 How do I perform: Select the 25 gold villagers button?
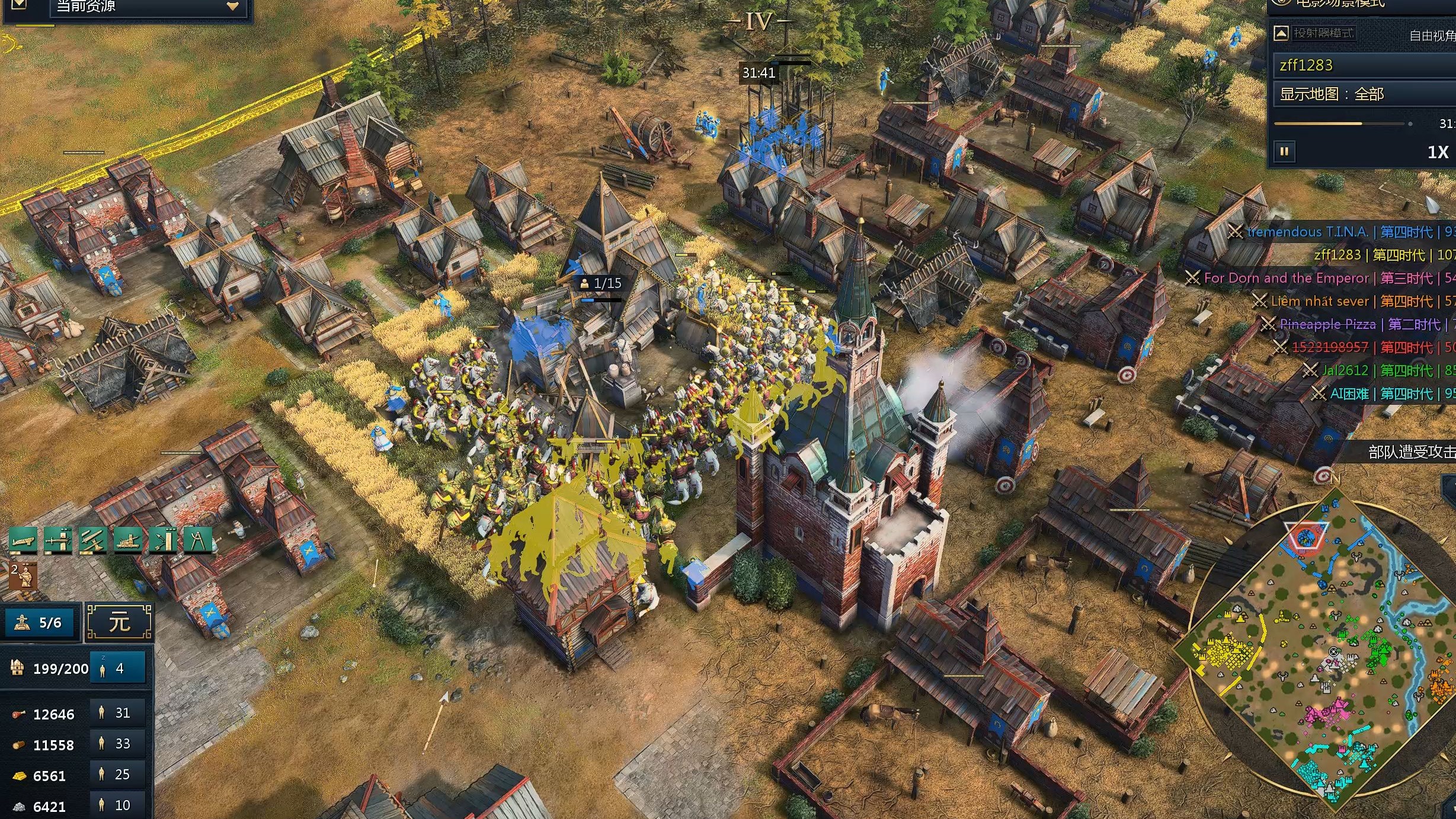tap(117, 775)
